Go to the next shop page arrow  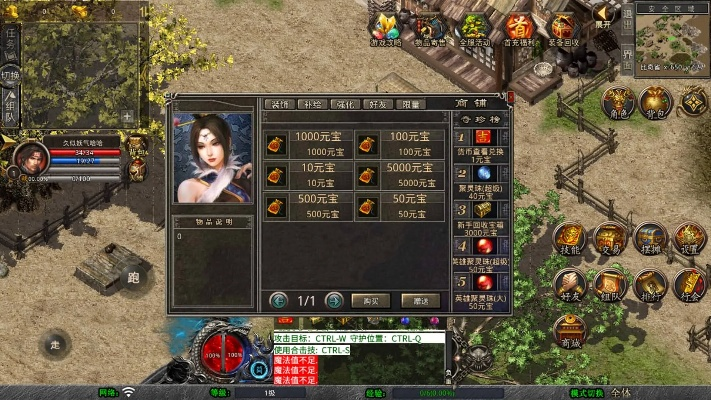(335, 300)
